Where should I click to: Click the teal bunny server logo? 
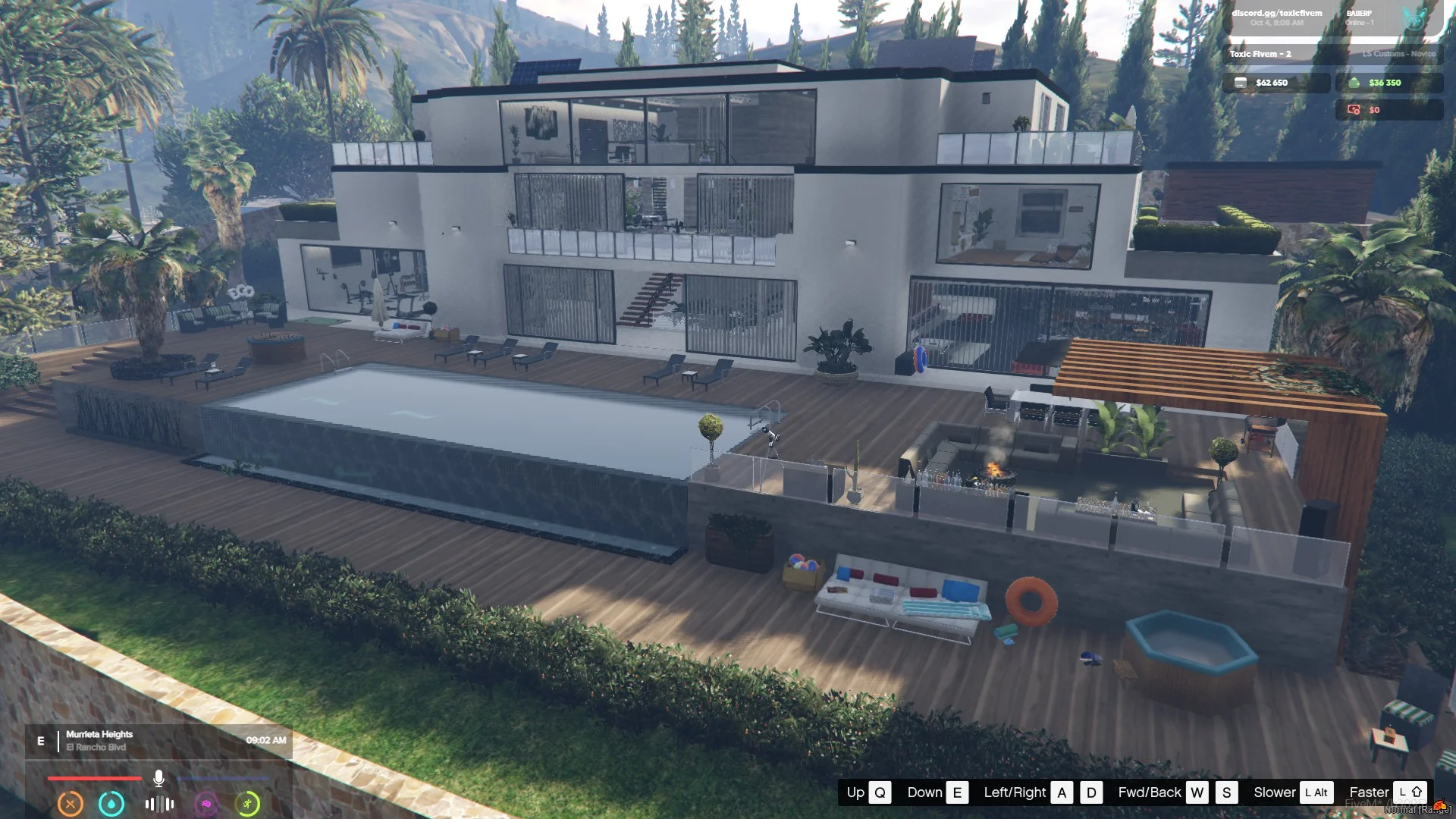click(1414, 18)
